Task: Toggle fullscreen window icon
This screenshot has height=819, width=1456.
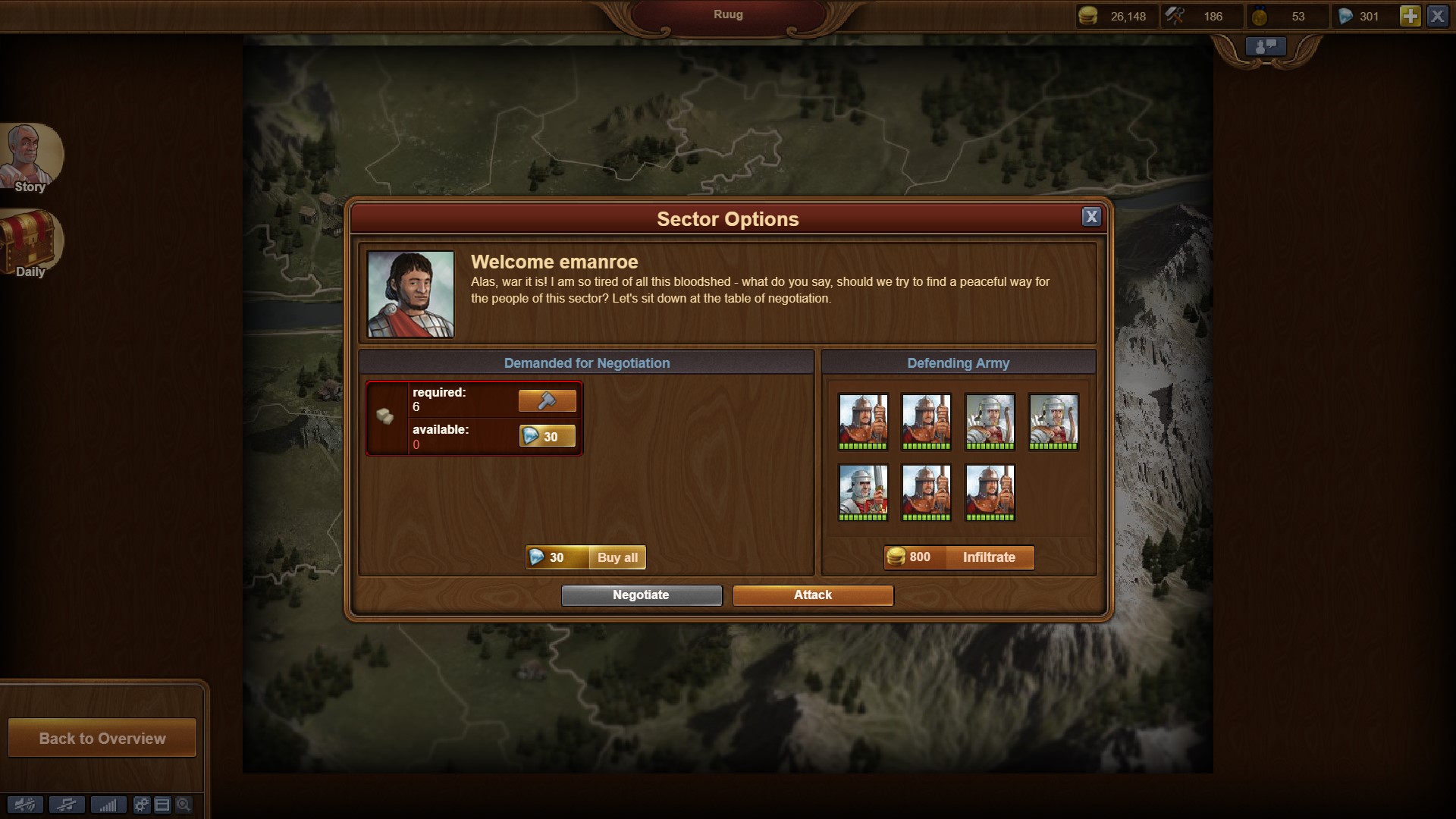Action: coord(162,805)
